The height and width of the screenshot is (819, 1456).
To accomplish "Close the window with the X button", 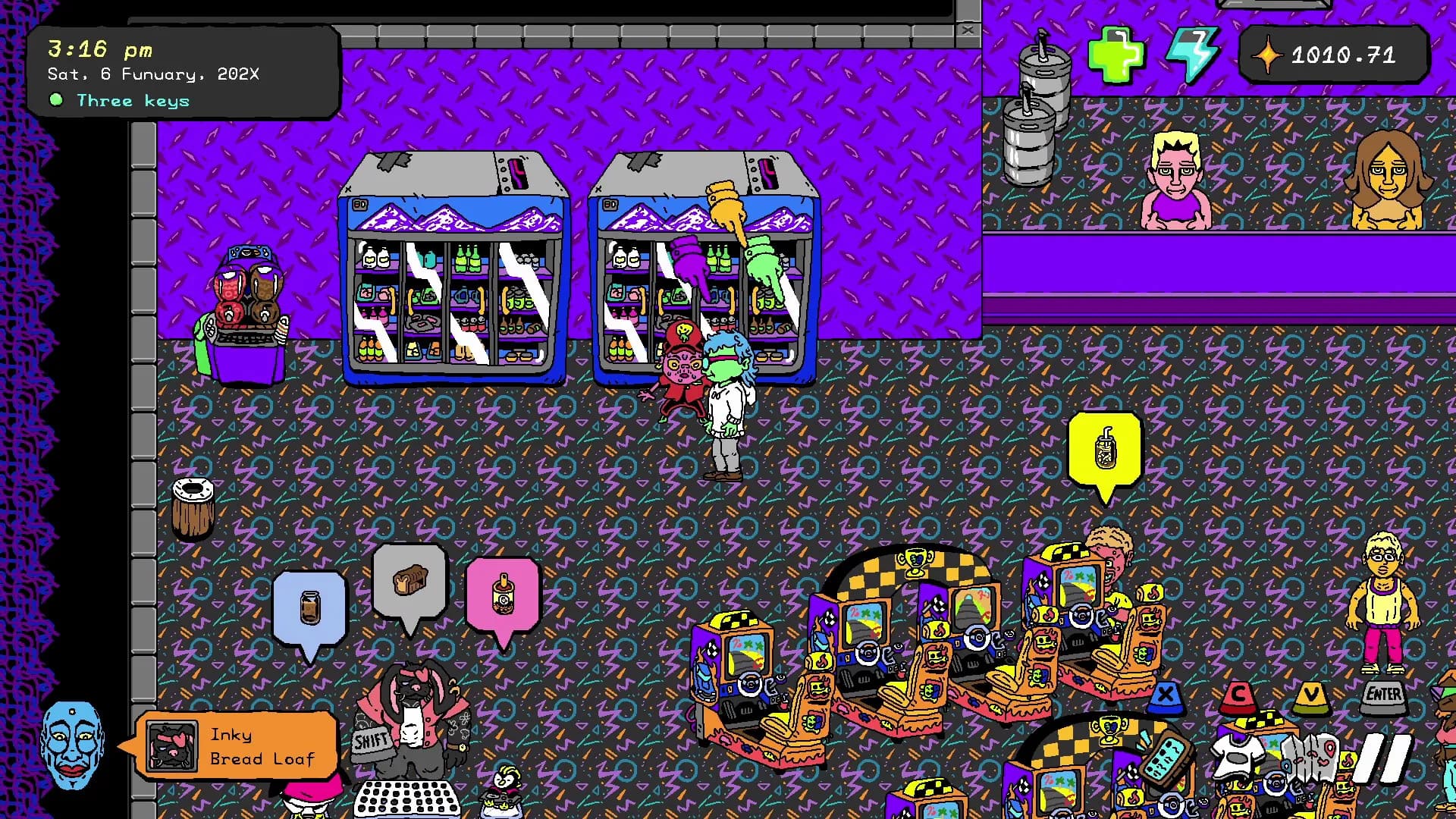I will point(968,30).
